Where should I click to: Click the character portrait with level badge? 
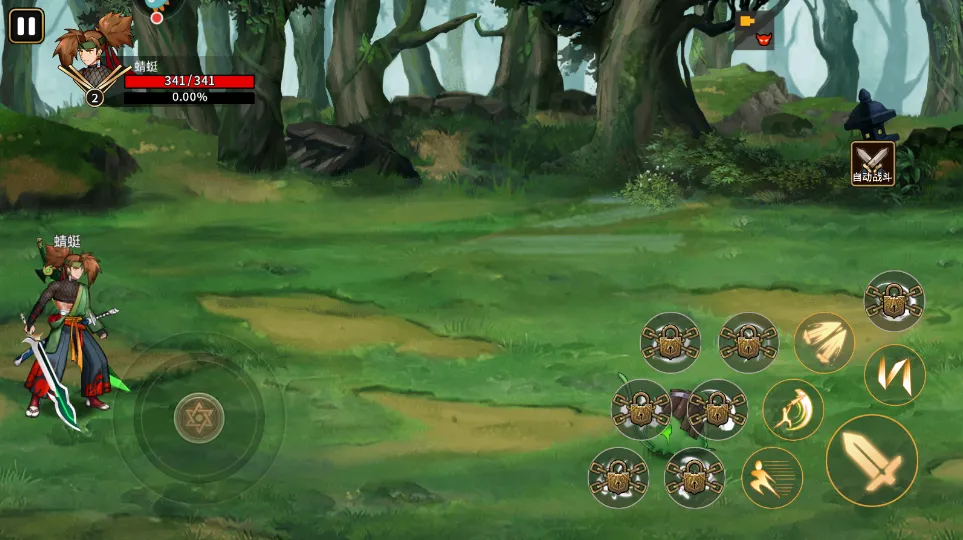click(92, 61)
